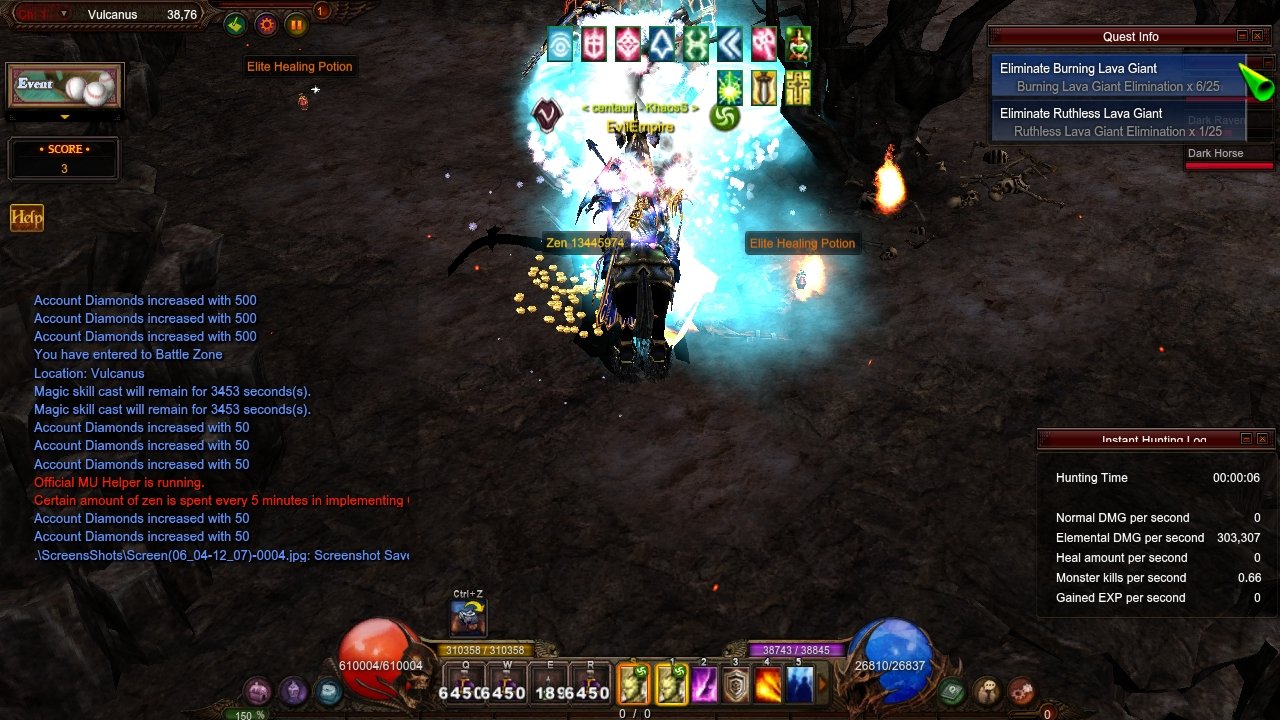The width and height of the screenshot is (1280, 720).
Task: Close the Instant Hunting Log window
Action: (1262, 439)
